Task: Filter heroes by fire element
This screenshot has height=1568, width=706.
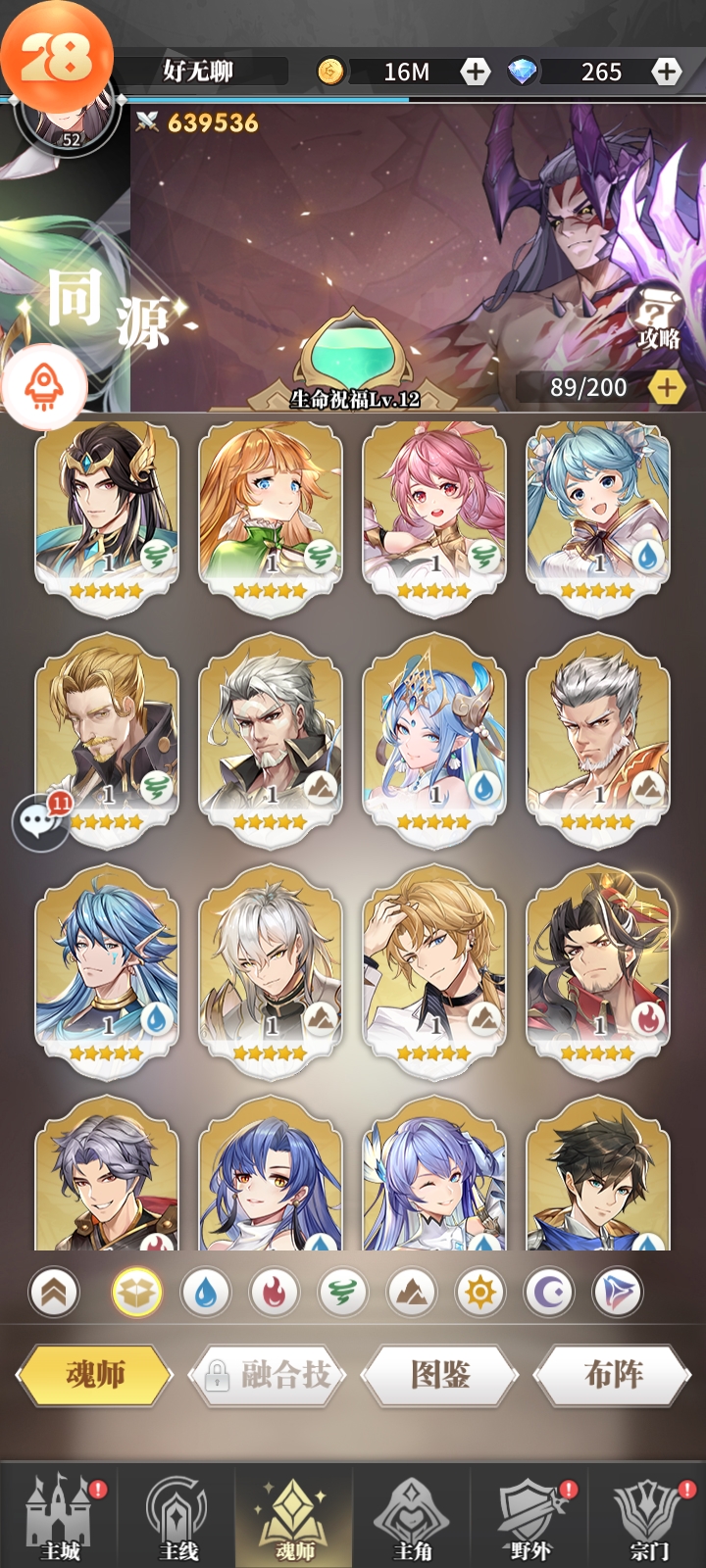Action: [274, 1294]
